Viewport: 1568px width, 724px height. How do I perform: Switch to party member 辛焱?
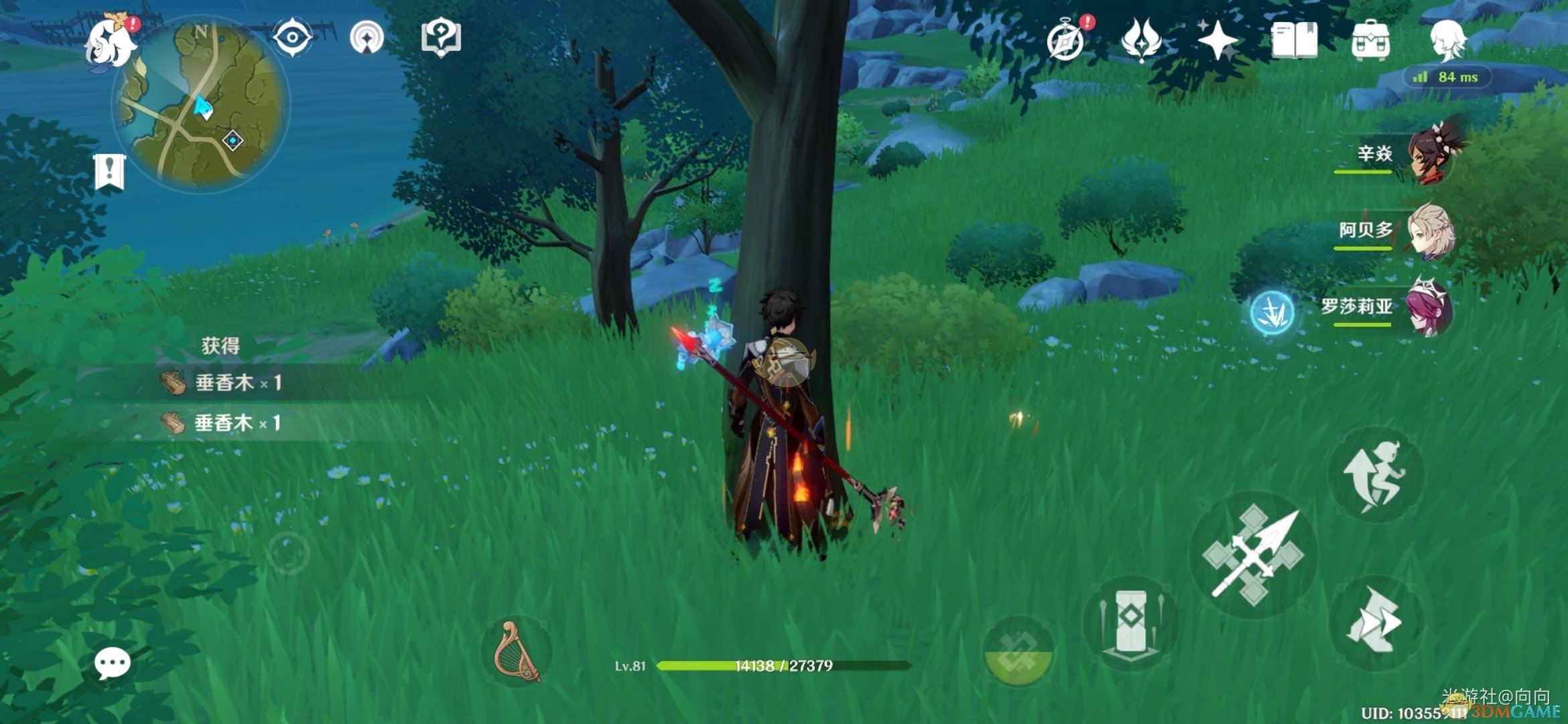1431,156
